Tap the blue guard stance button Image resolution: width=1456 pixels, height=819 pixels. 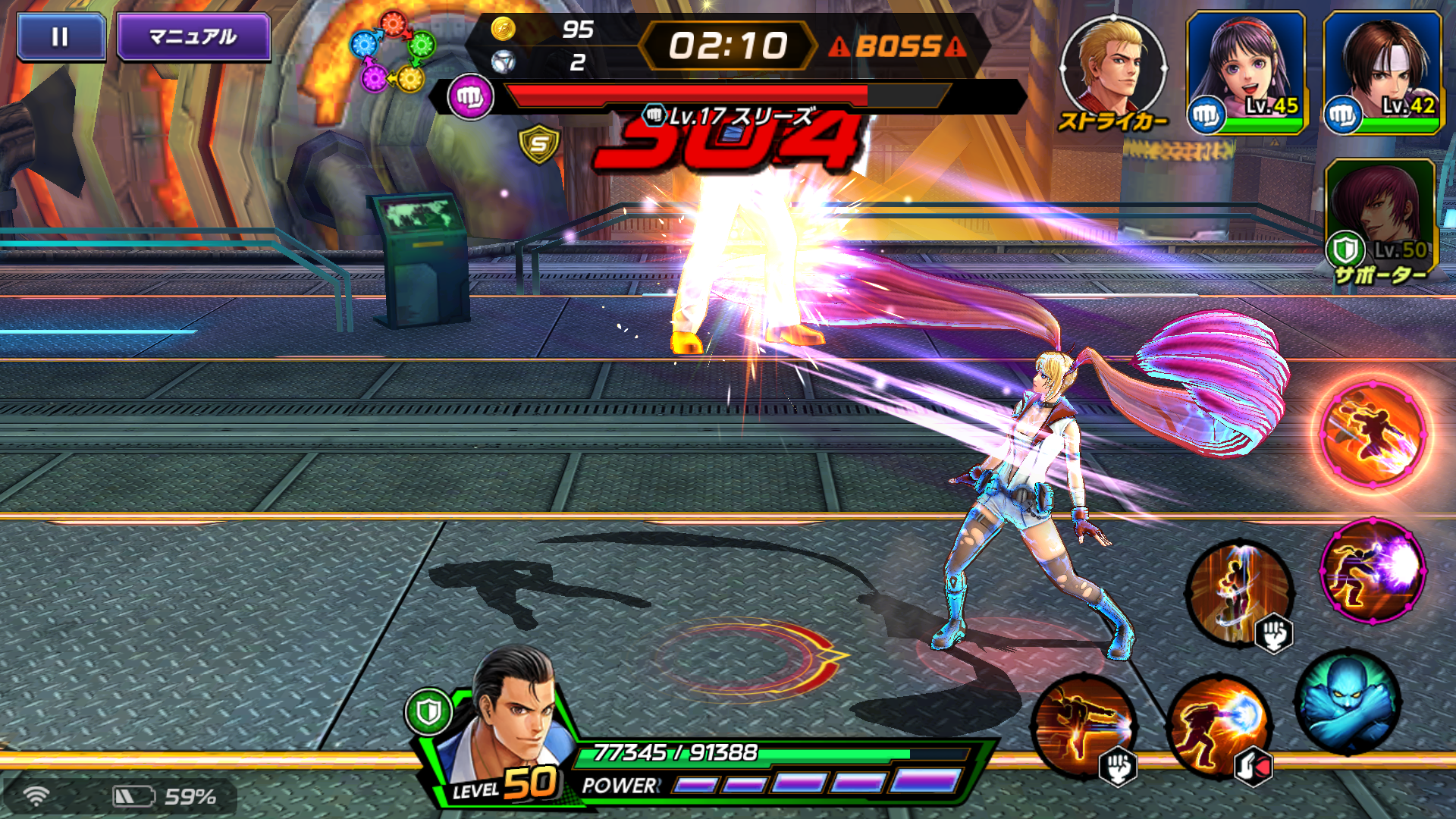point(1348,701)
